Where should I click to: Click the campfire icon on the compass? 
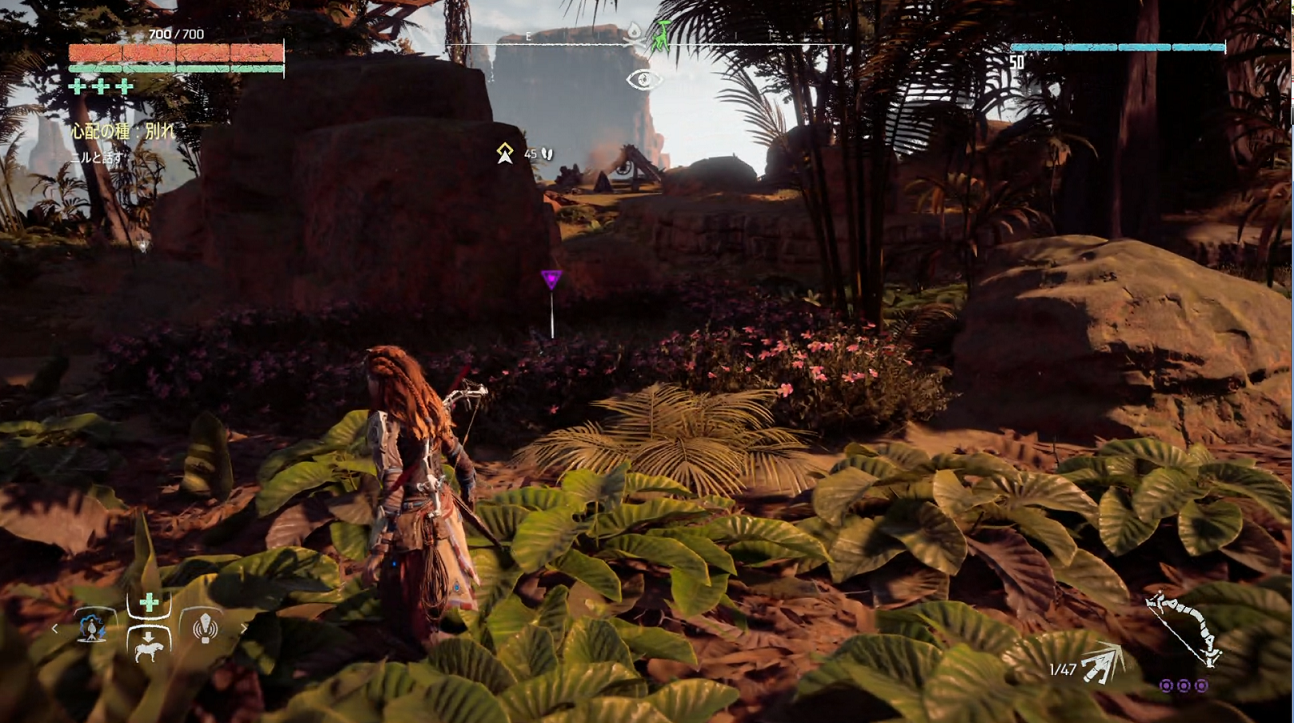(636, 34)
